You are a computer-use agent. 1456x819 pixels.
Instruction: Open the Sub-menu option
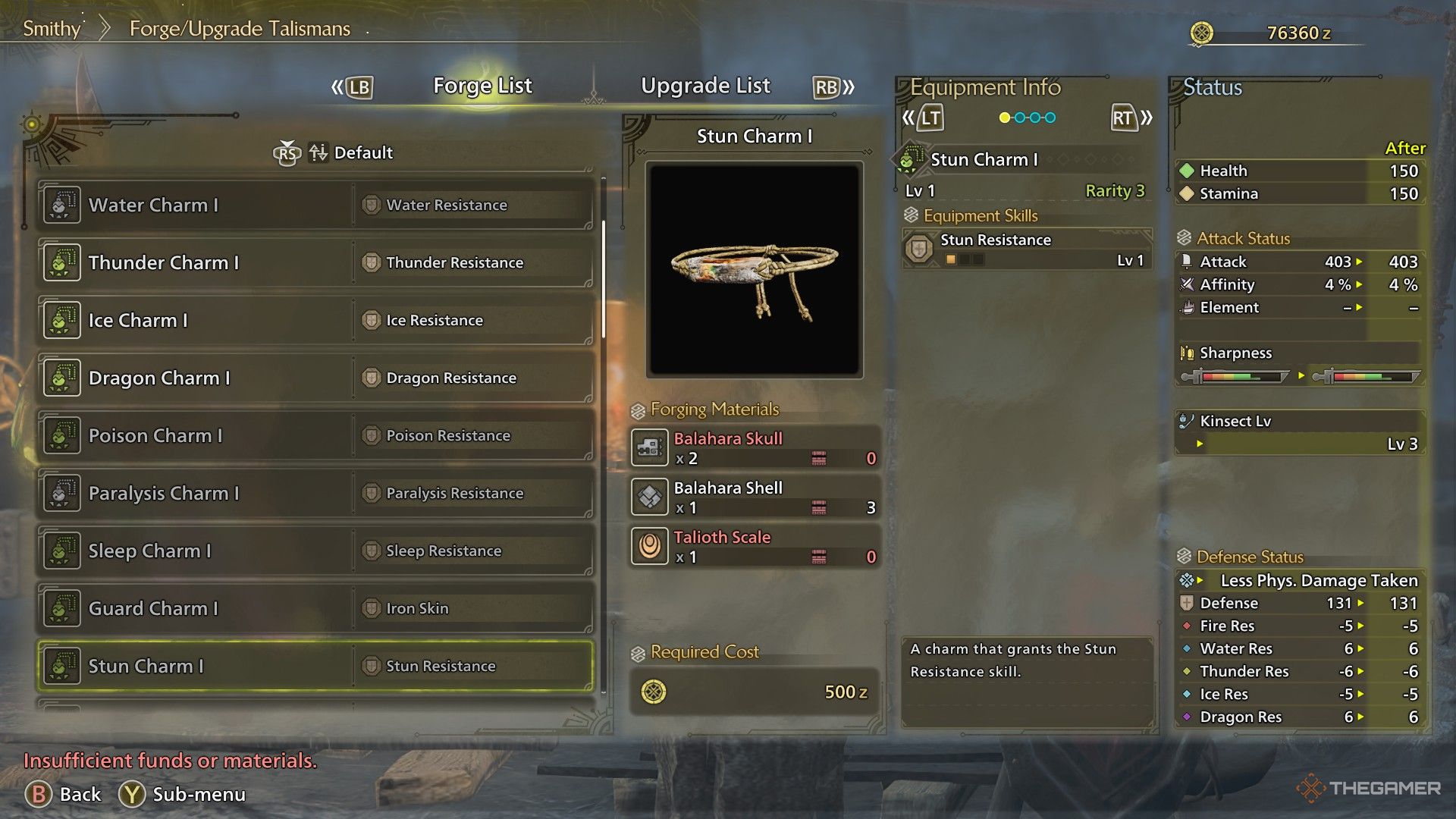(184, 794)
